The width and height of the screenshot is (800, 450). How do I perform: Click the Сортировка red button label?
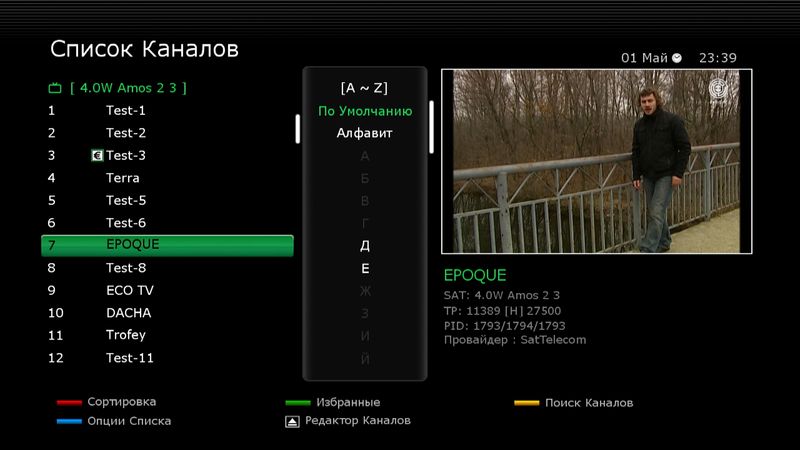pyautogui.click(x=121, y=402)
